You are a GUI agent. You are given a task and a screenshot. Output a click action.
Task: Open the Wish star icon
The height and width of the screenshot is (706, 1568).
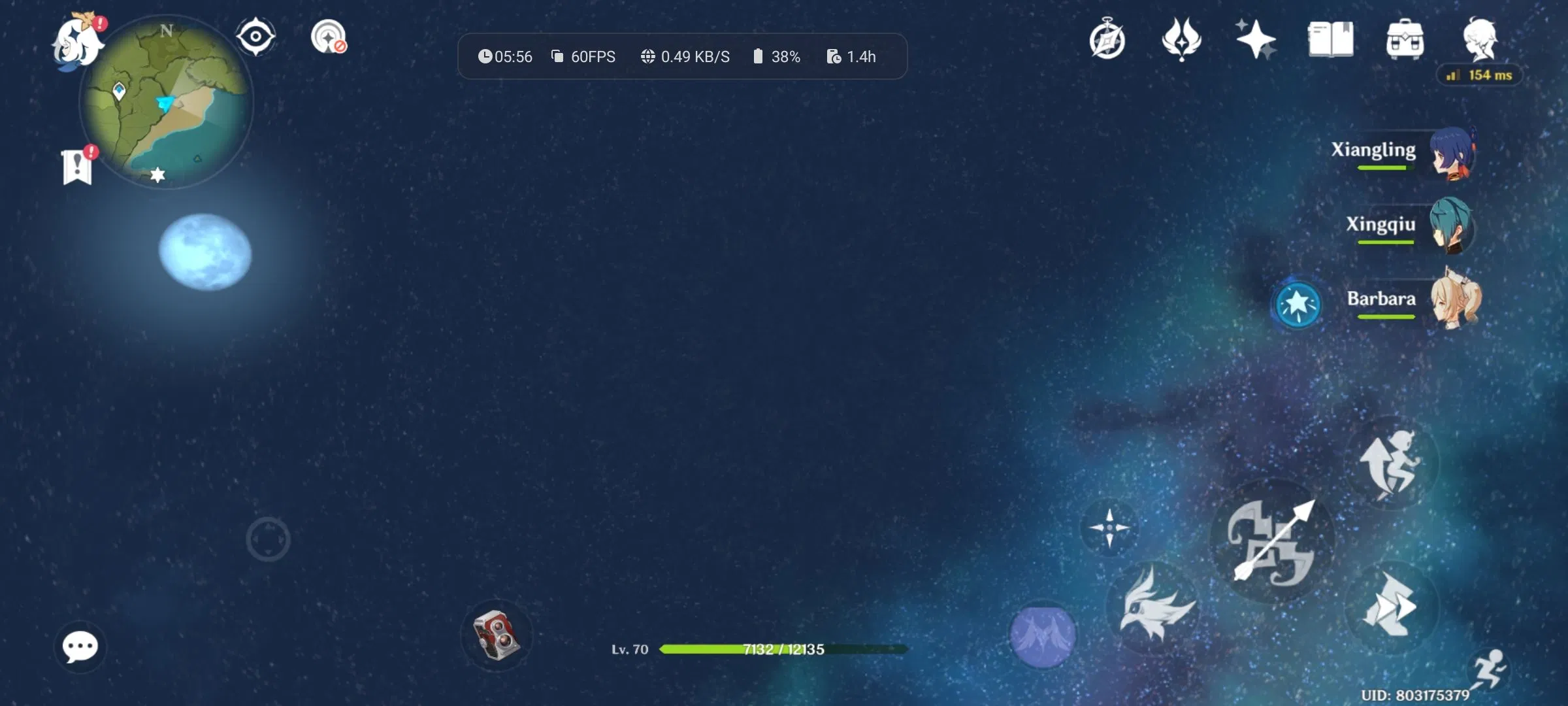click(1256, 39)
